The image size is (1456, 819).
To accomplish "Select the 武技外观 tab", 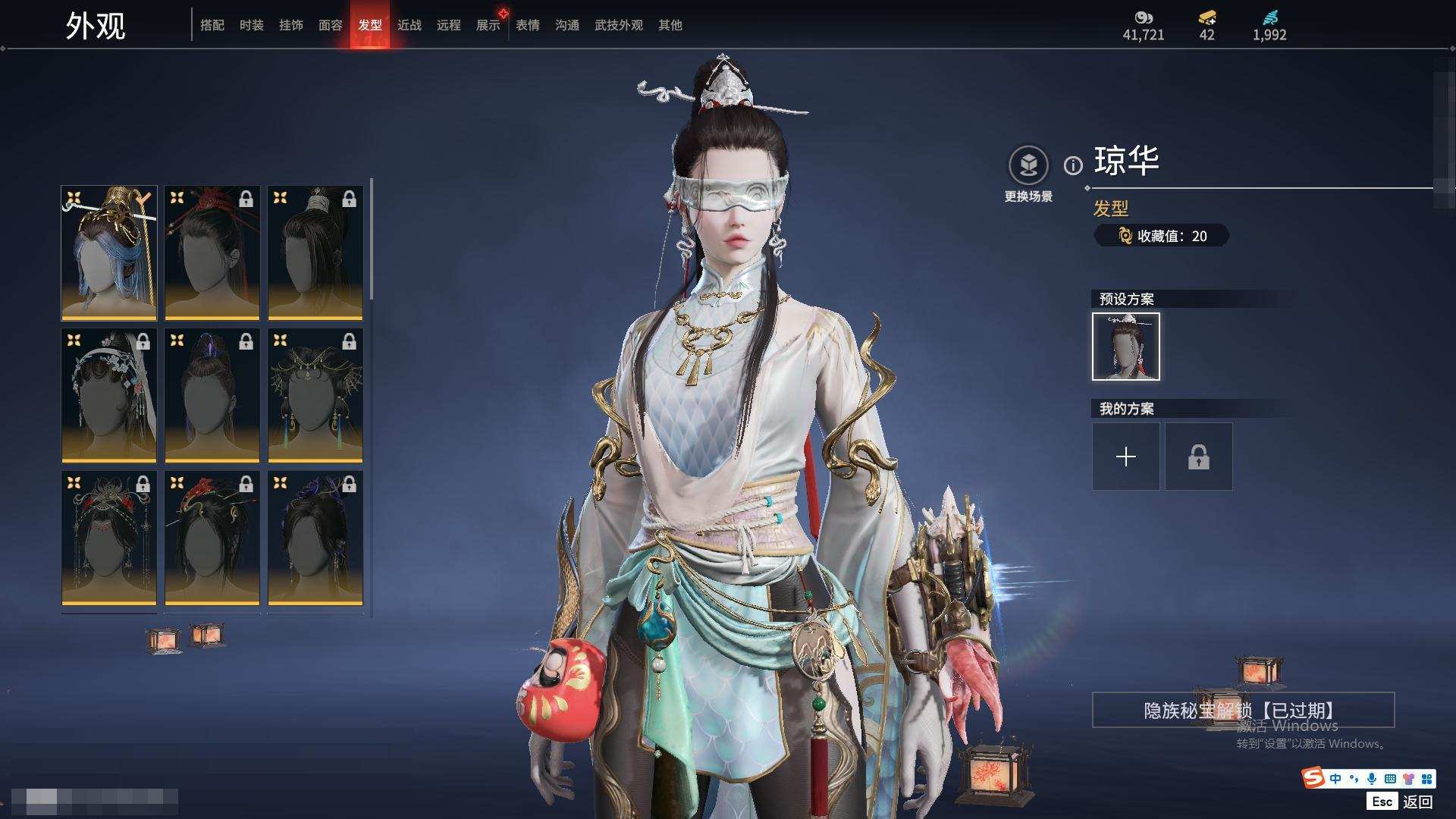I will coord(618,25).
